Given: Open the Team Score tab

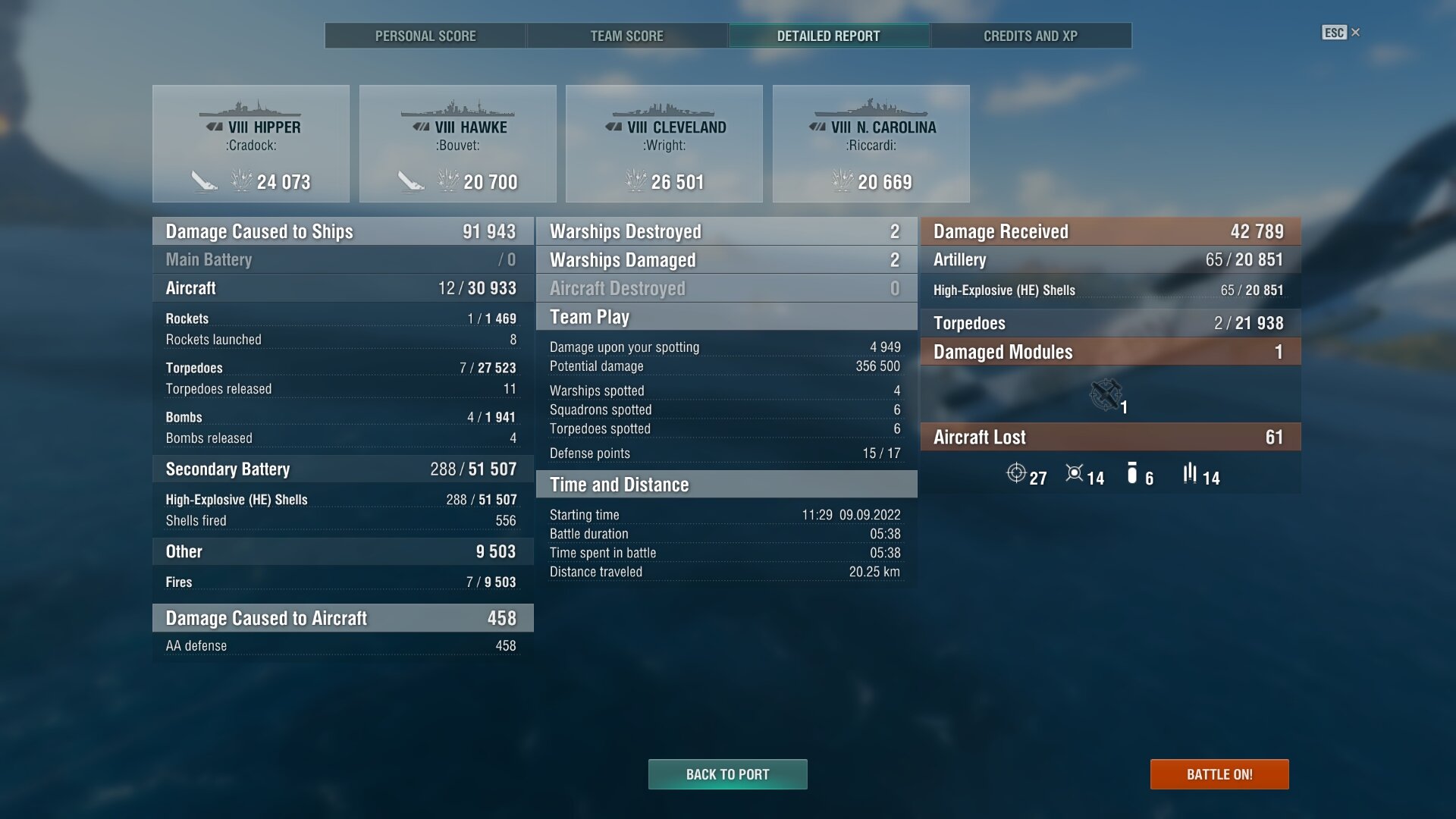Looking at the screenshot, I should pyautogui.click(x=627, y=36).
